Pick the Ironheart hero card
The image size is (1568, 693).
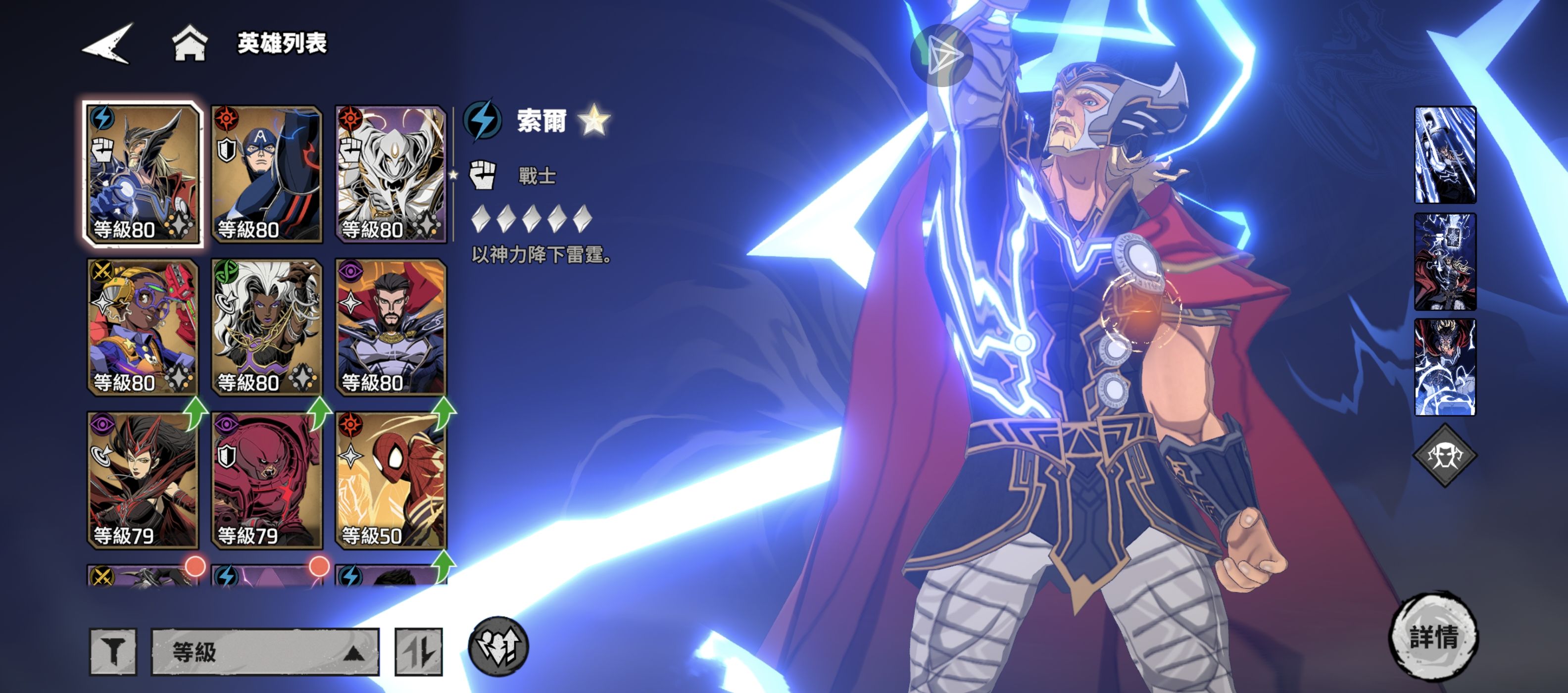pyautogui.click(x=143, y=327)
